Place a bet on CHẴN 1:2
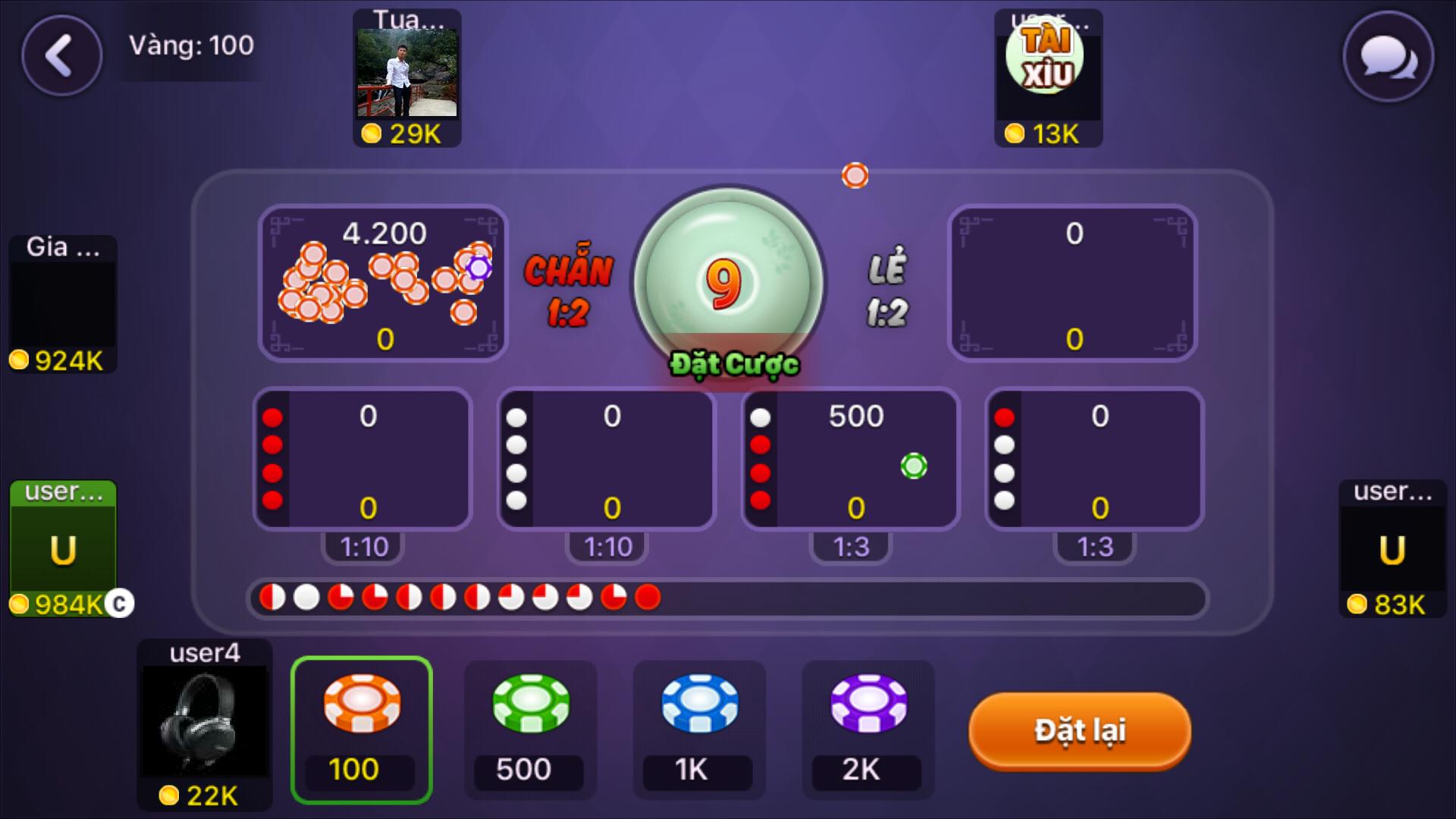The width and height of the screenshot is (1456, 819). tap(381, 284)
